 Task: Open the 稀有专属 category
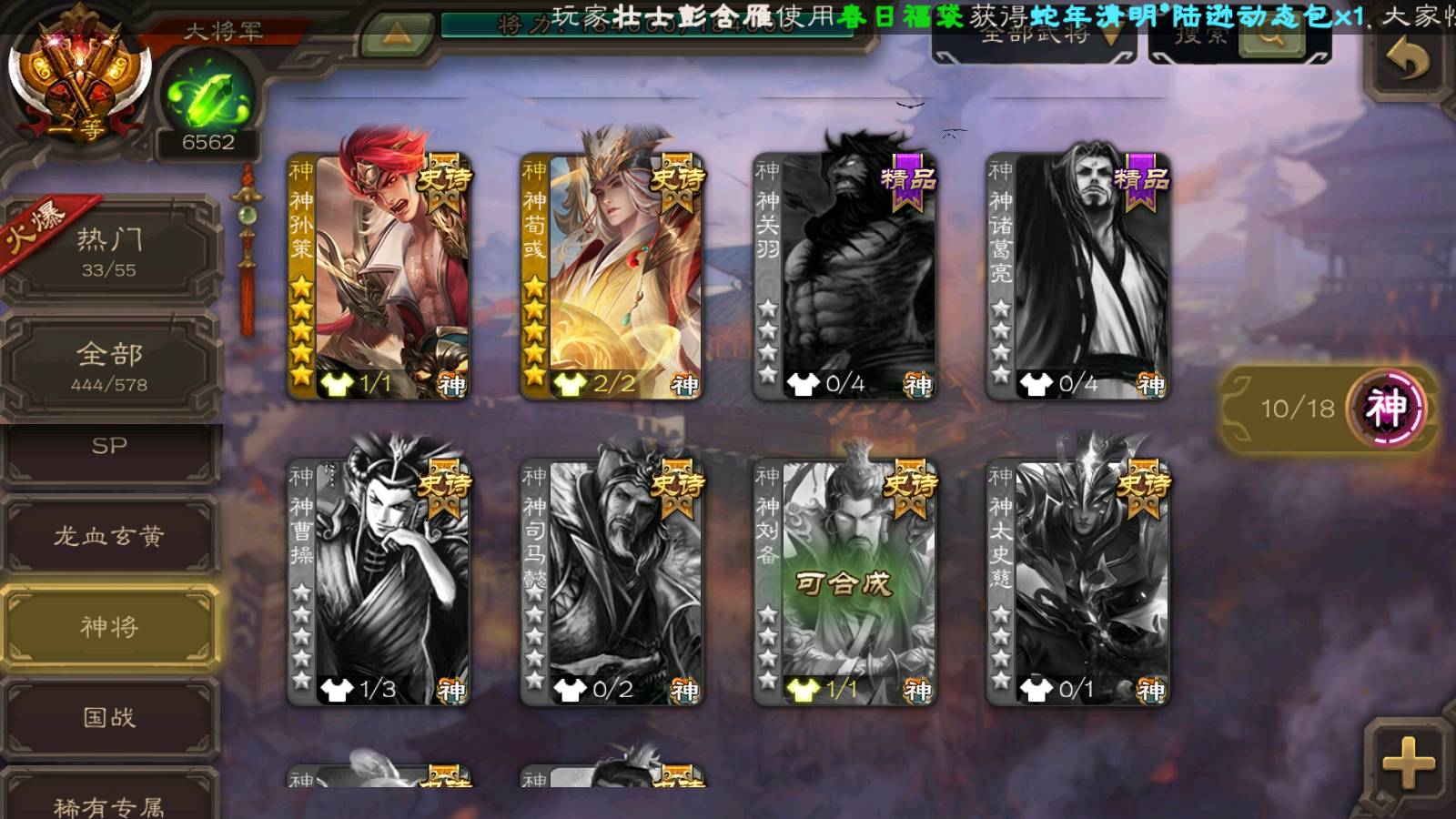coord(109,801)
